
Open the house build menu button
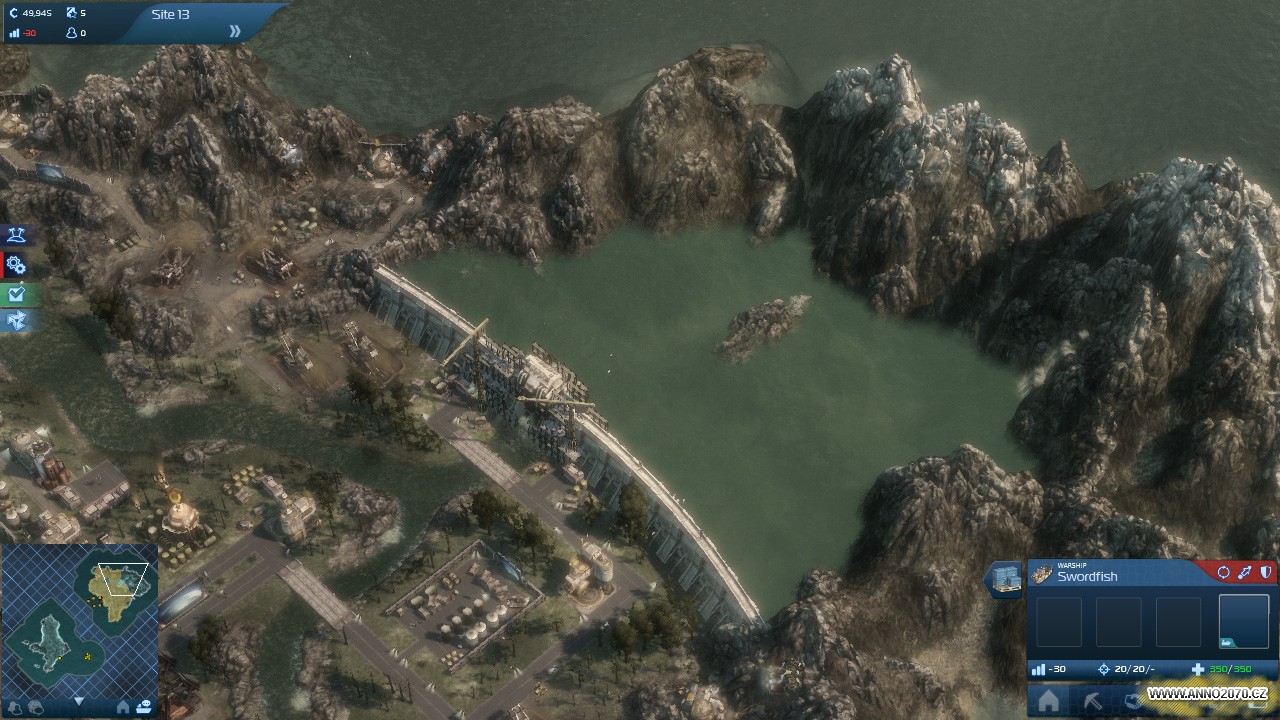point(1048,702)
